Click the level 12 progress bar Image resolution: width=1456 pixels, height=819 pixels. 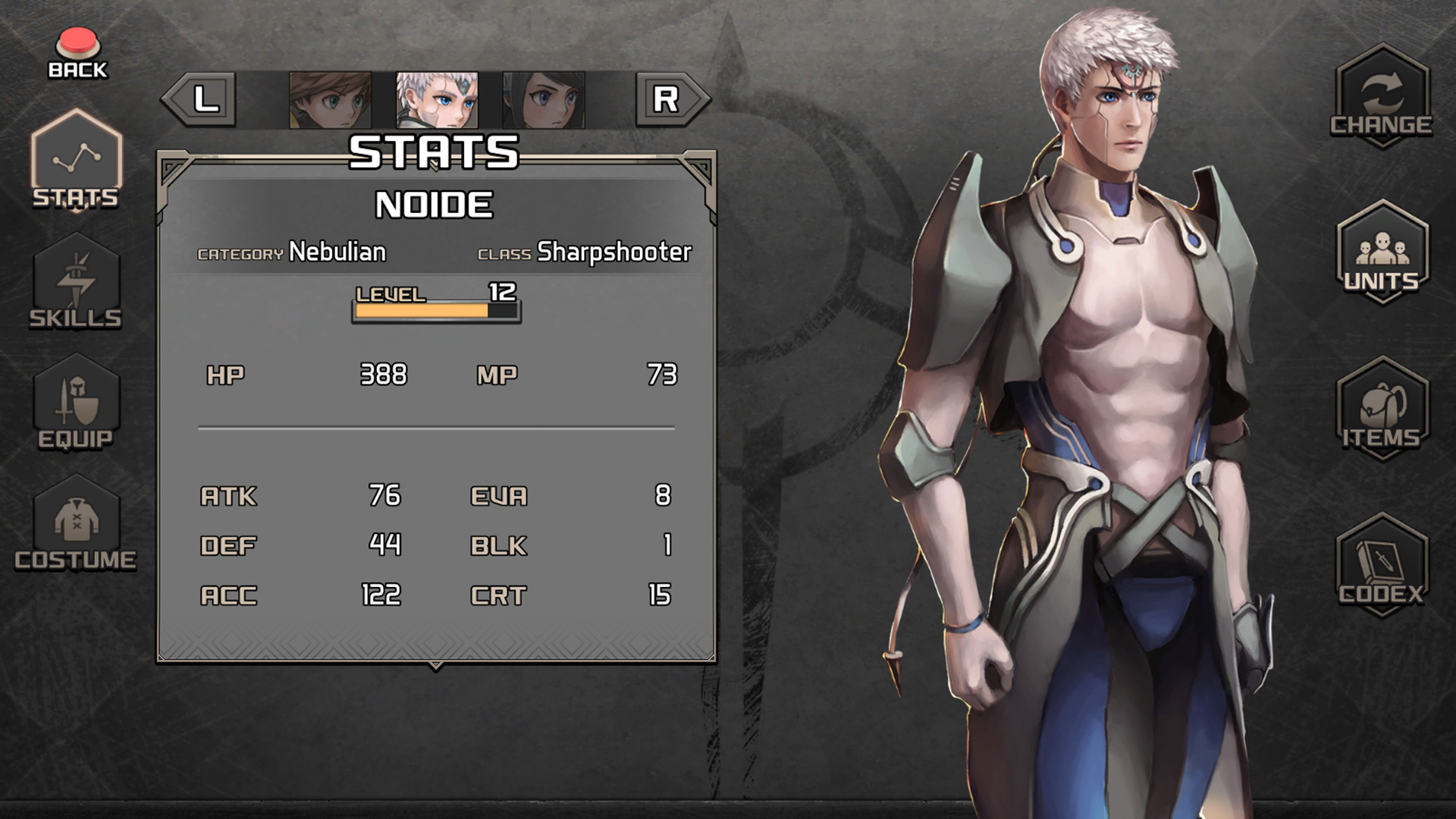(x=435, y=309)
